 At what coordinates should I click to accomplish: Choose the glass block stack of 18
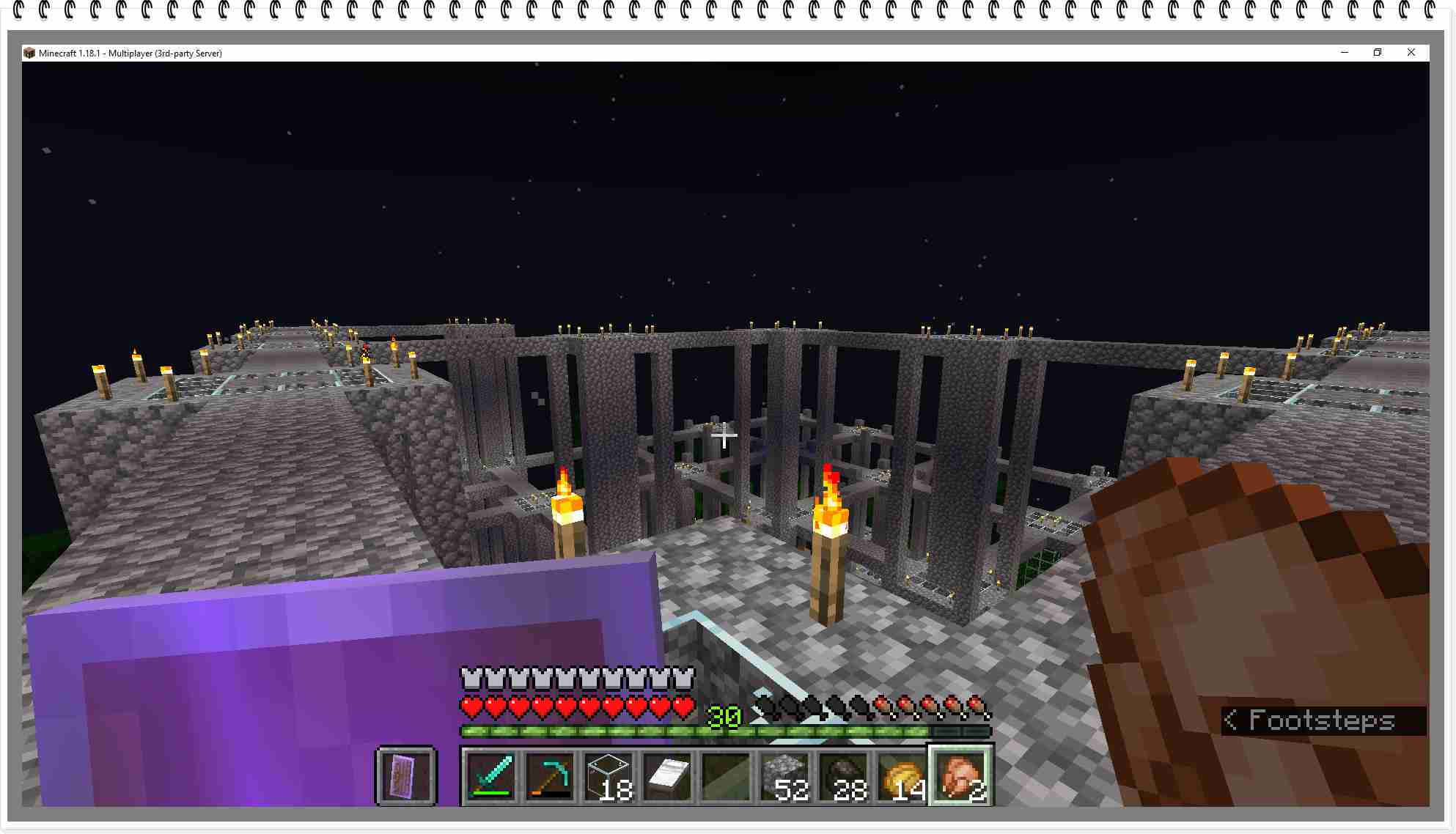pos(608,776)
